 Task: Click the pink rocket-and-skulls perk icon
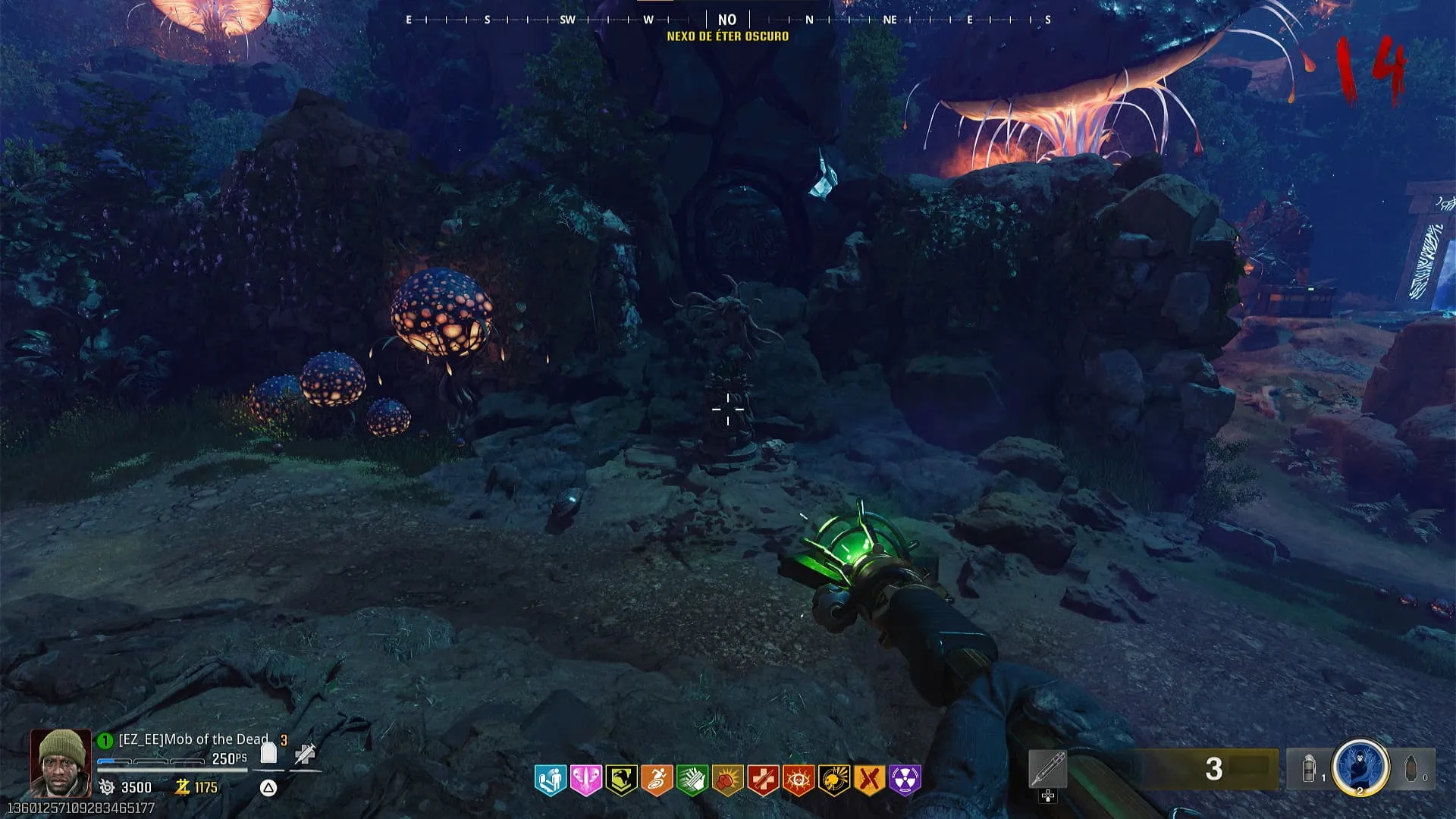[585, 780]
